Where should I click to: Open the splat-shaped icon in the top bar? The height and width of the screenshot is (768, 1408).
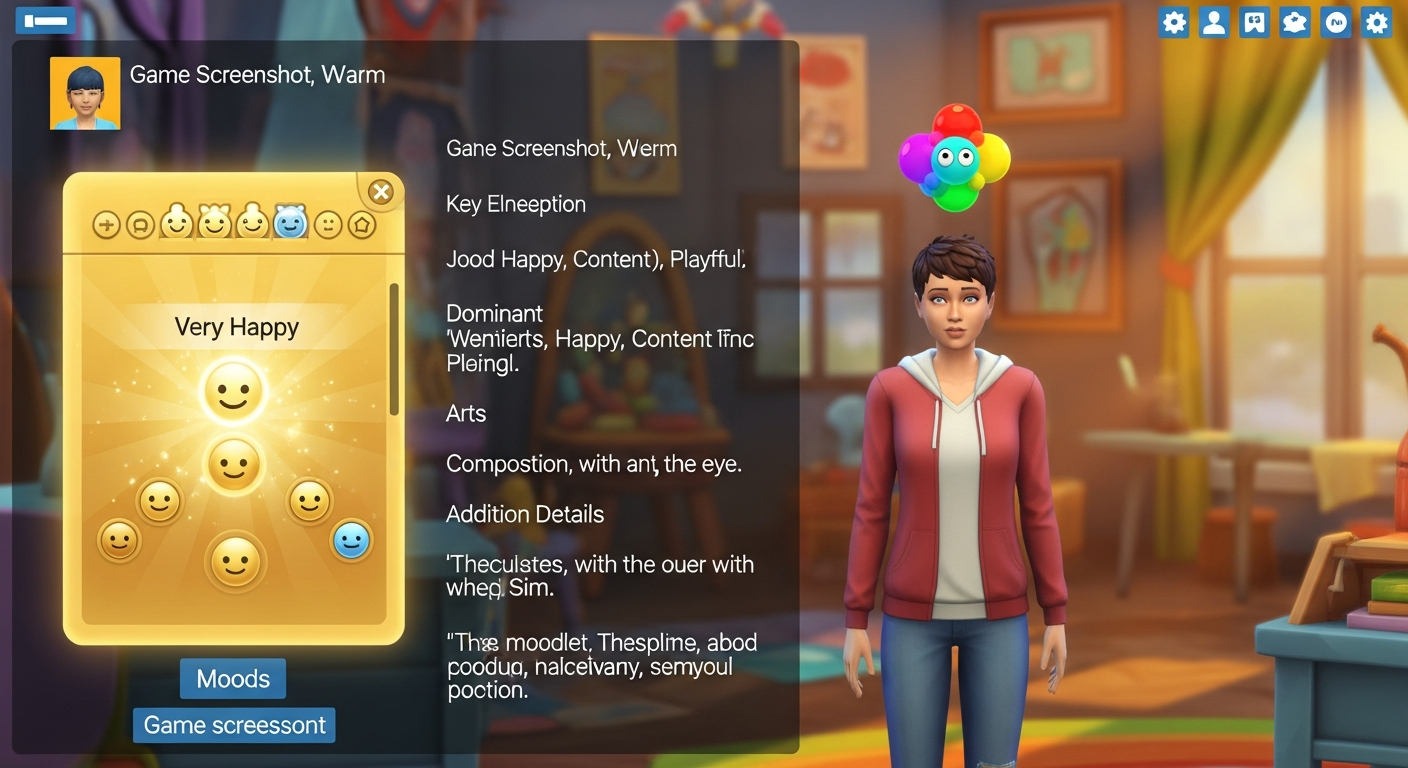[x=1295, y=21]
